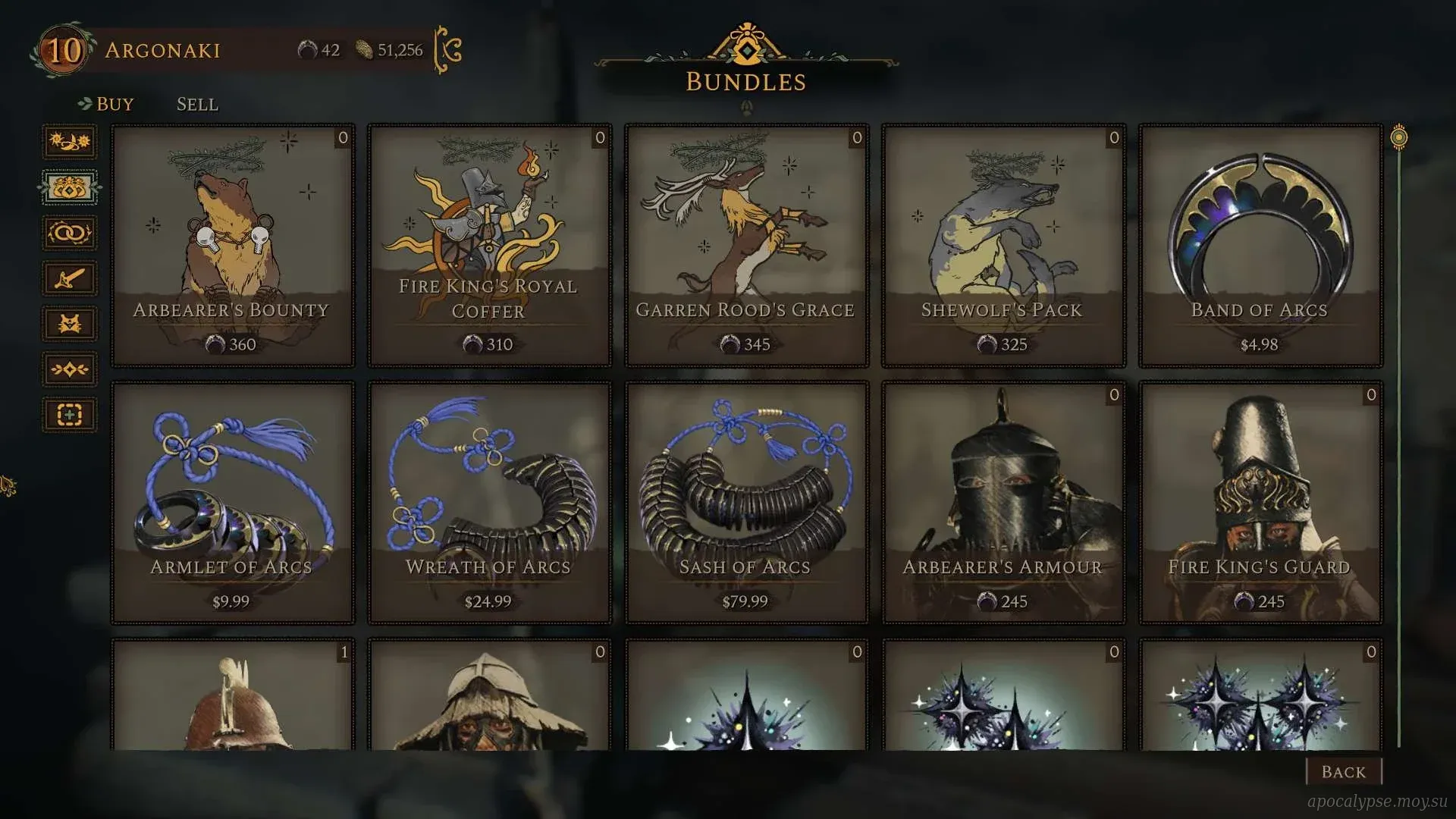Open the diamond ornament shop category

(x=70, y=369)
